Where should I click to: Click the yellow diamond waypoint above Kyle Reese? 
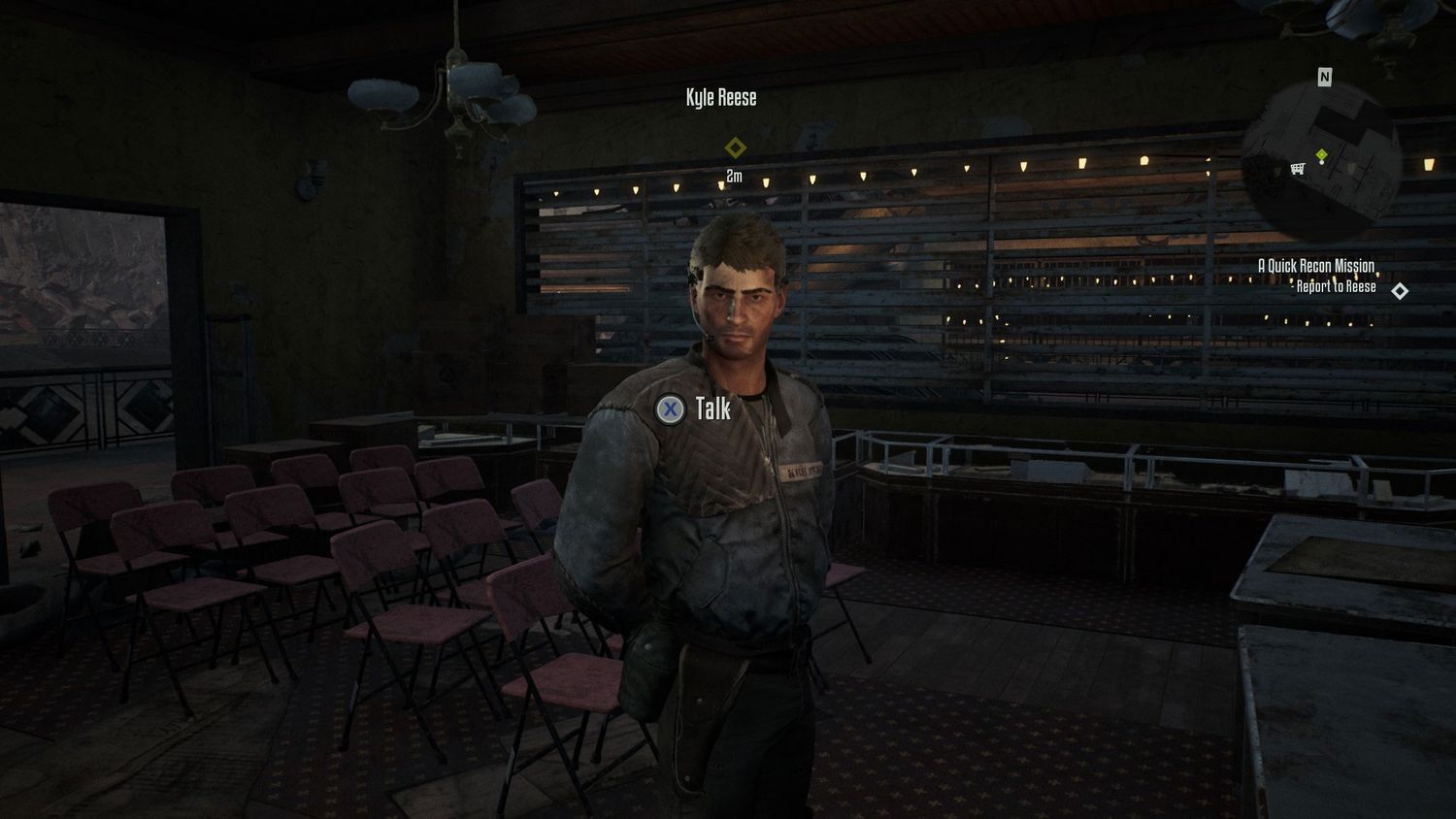736,147
